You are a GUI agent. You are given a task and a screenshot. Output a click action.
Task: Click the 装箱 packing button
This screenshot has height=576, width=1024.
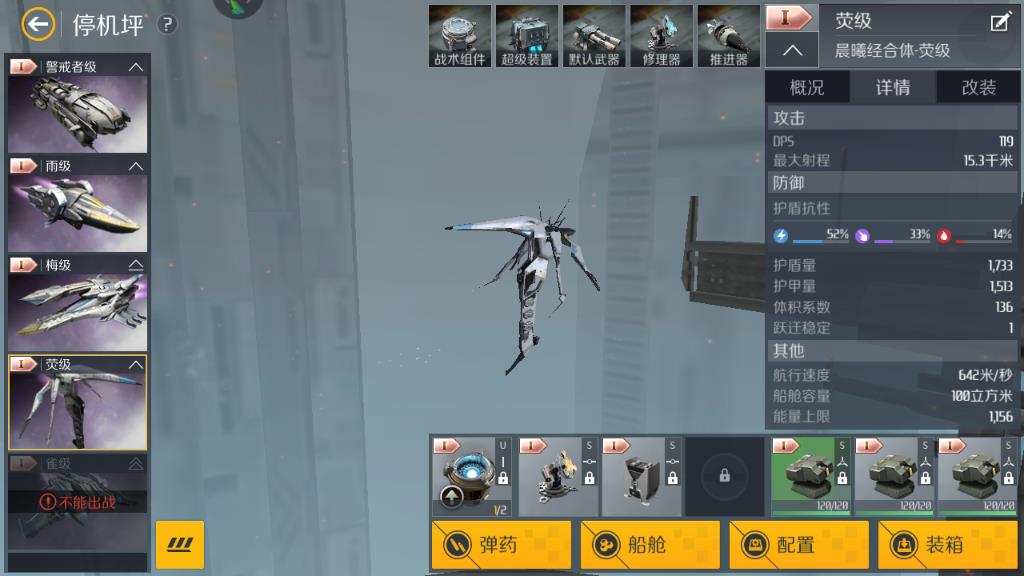(x=947, y=545)
